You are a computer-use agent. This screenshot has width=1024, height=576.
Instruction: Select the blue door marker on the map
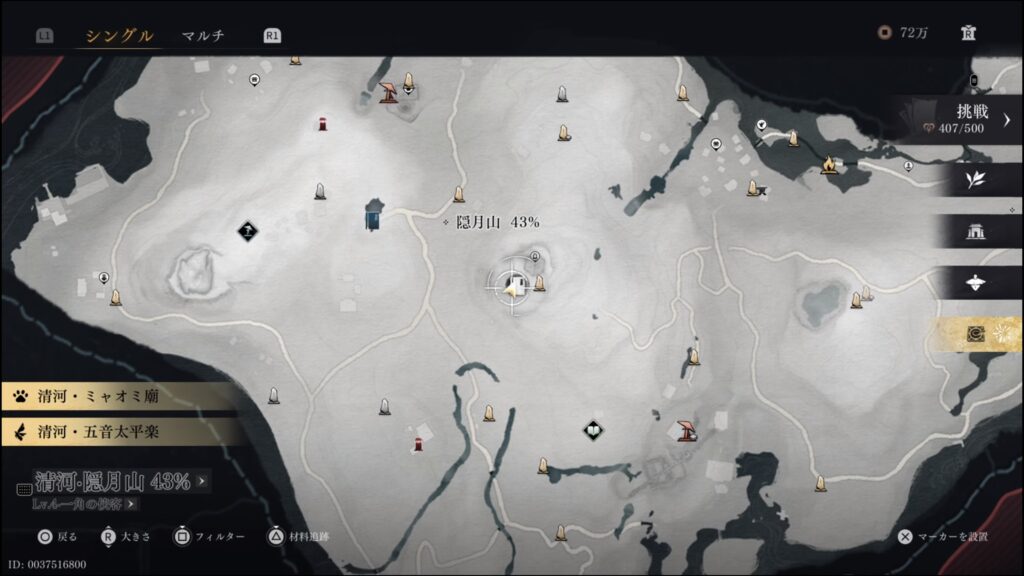(373, 214)
